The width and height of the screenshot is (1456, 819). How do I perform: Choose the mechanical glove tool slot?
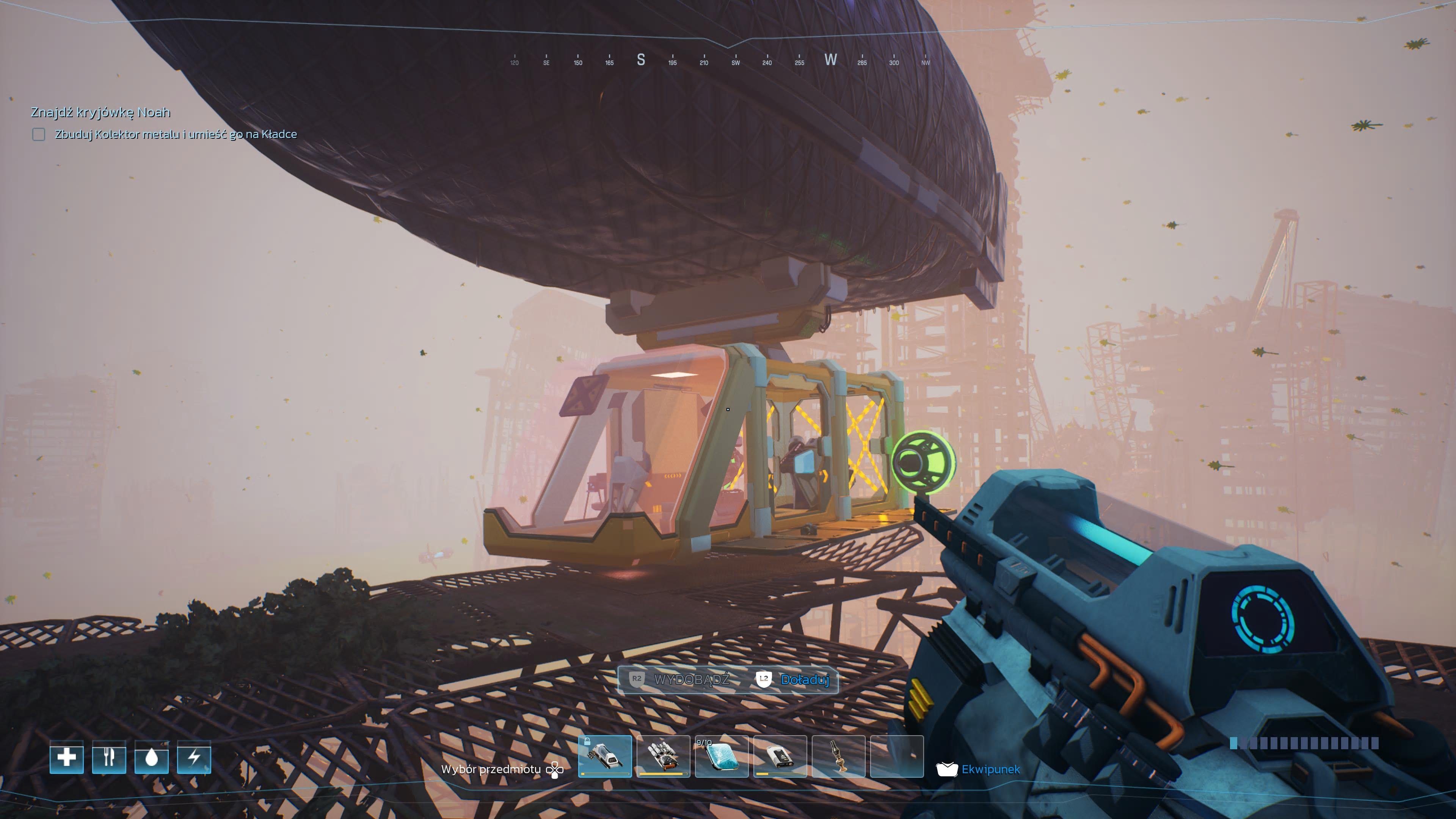click(x=663, y=756)
